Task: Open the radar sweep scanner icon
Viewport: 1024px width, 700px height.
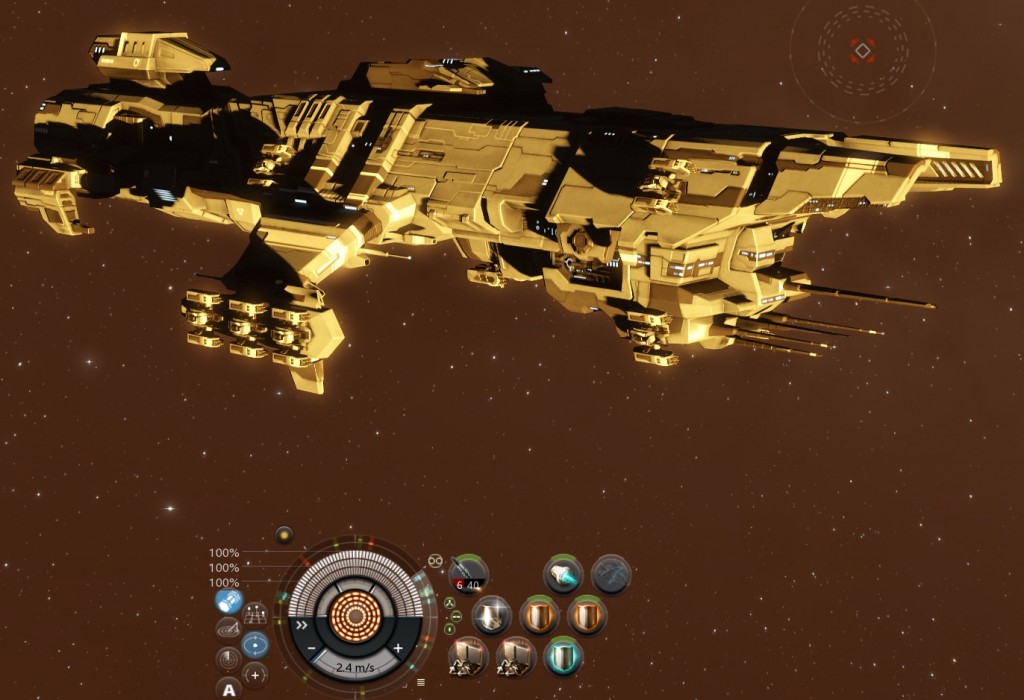Action: pos(229,660)
